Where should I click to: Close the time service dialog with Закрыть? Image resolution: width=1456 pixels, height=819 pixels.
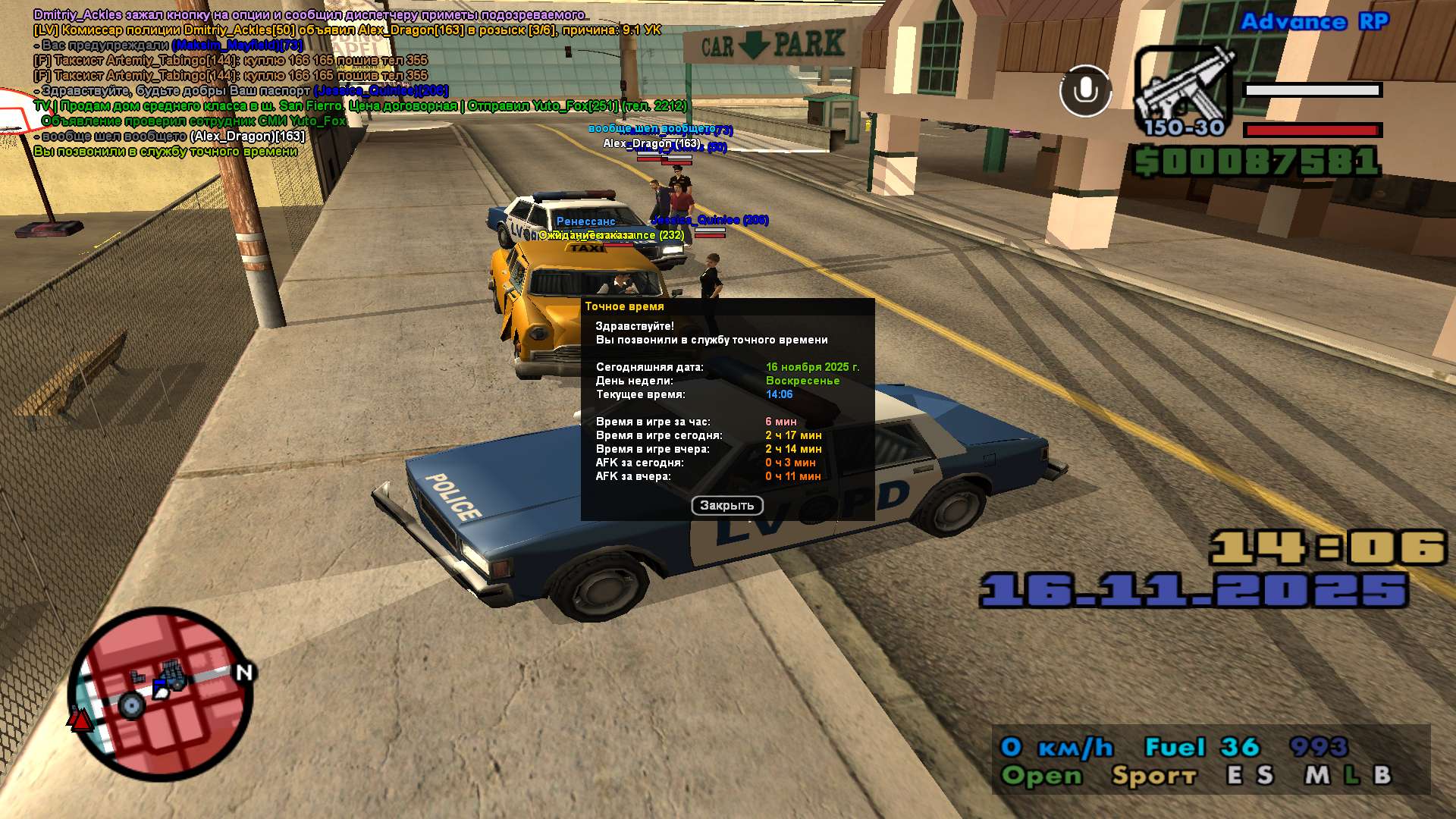point(726,506)
